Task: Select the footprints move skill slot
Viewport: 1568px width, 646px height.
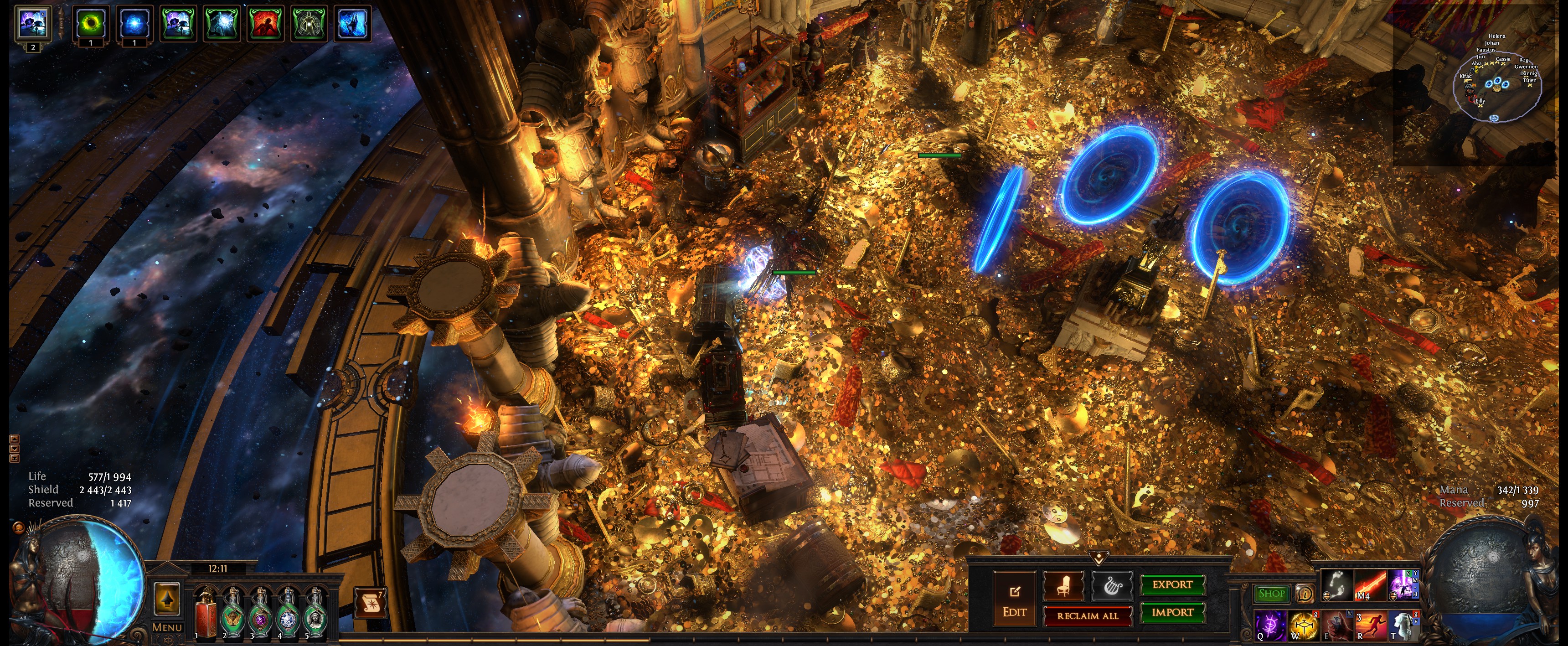Action: click(x=1337, y=585)
